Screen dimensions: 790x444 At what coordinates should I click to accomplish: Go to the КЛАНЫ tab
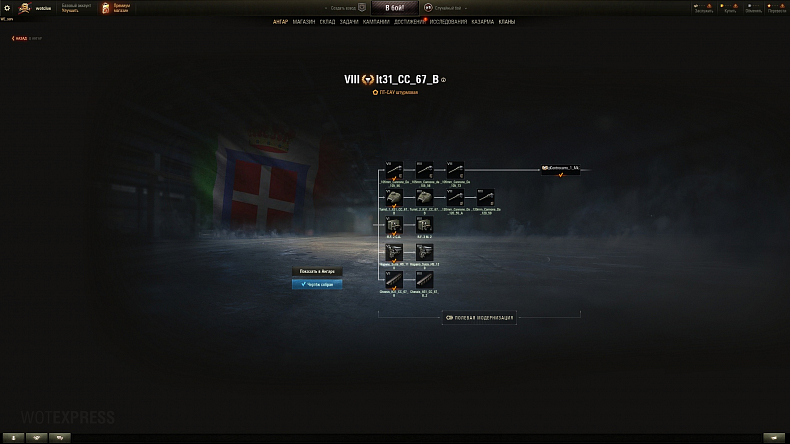[x=508, y=21]
